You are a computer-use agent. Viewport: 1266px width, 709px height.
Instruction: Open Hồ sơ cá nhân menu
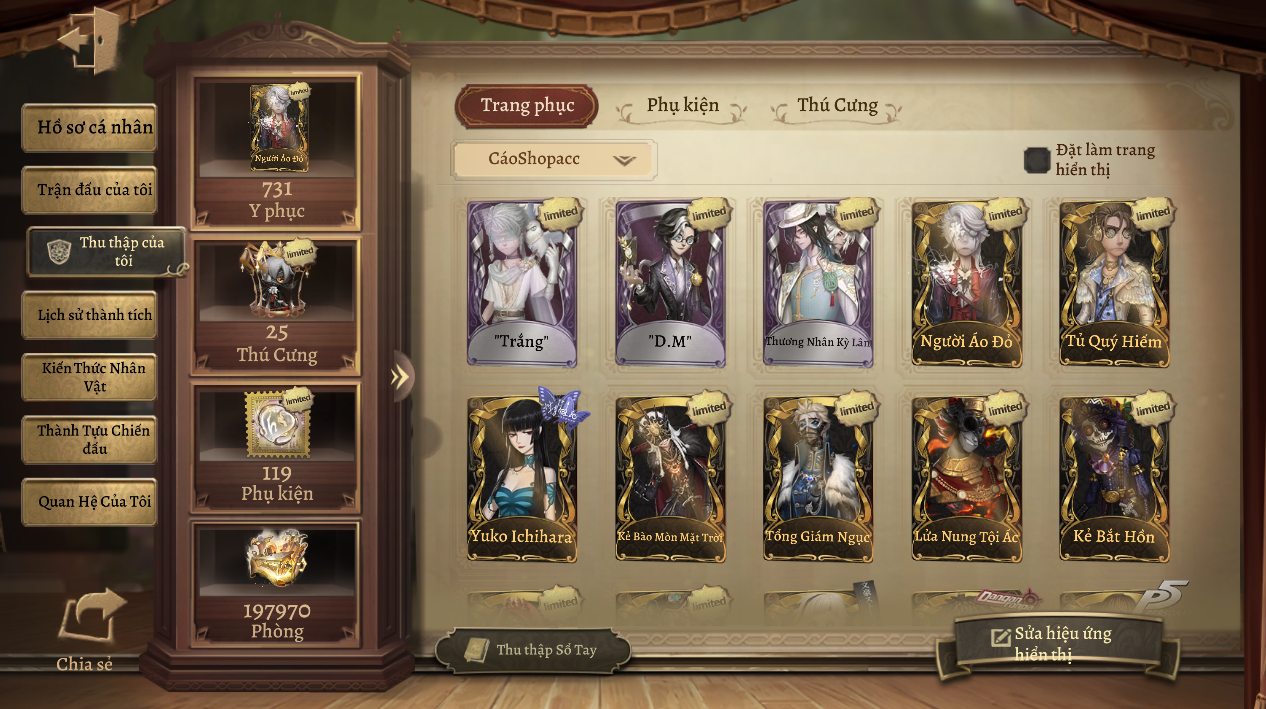point(90,128)
